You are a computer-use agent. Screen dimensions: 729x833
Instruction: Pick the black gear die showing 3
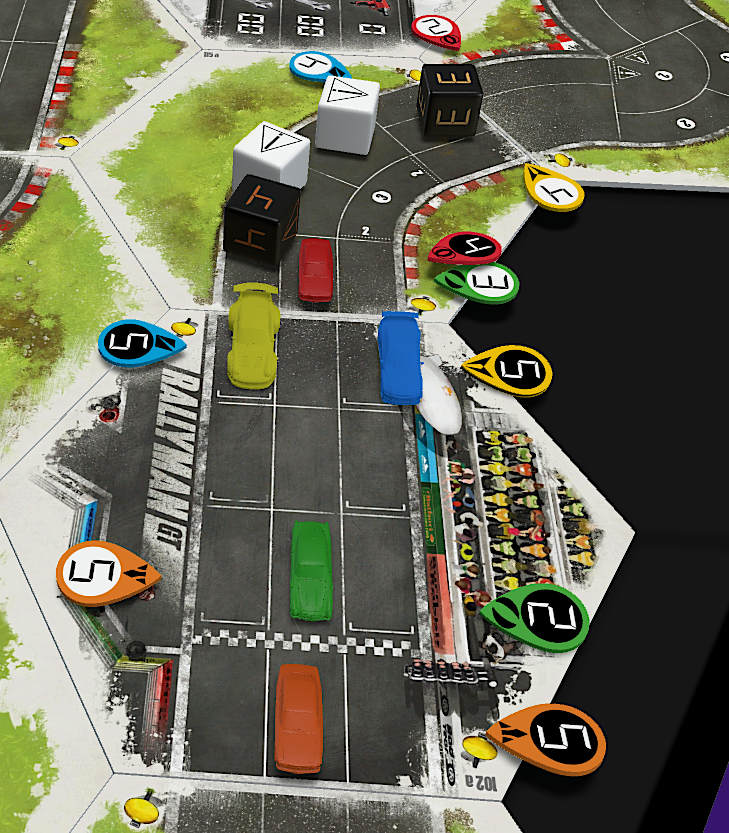(x=450, y=98)
